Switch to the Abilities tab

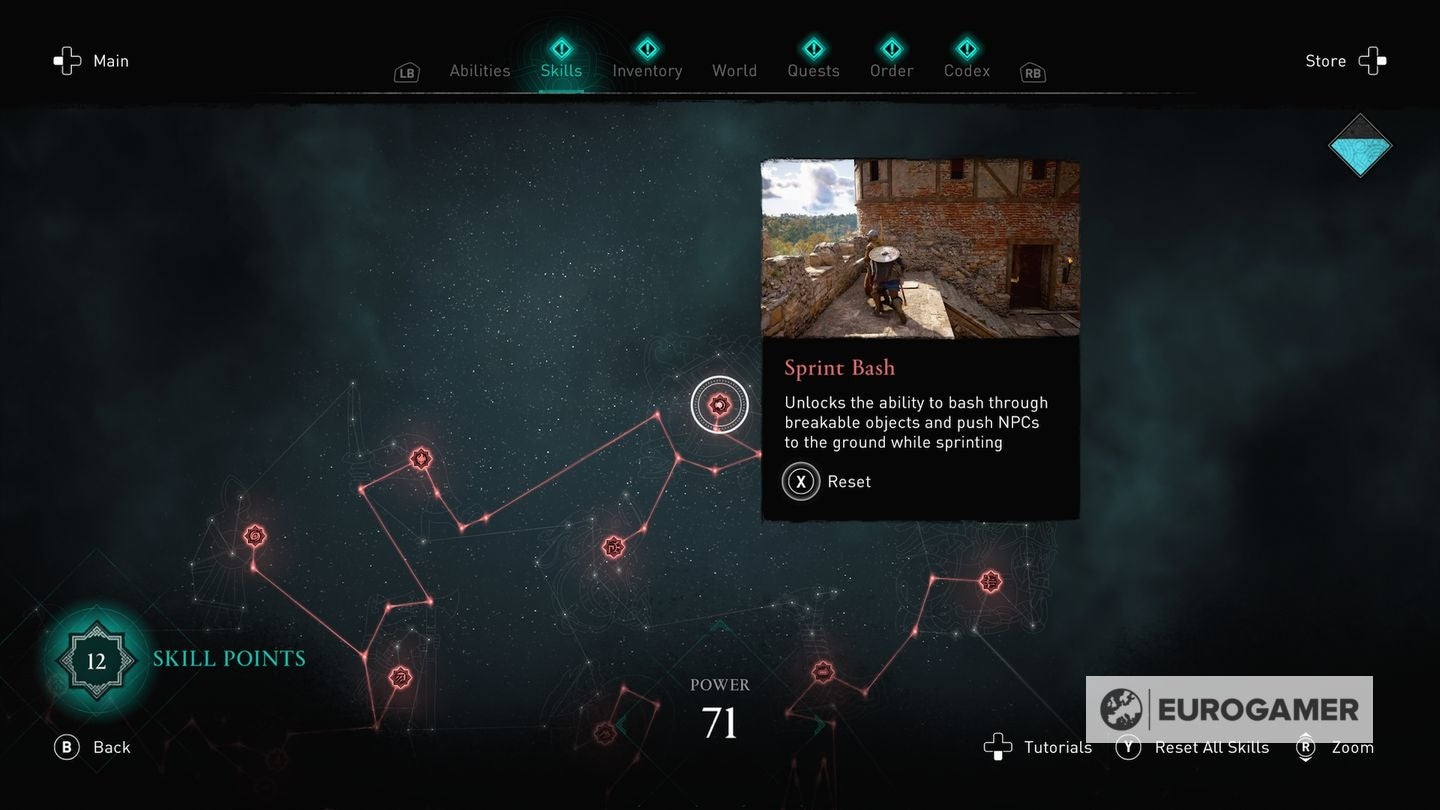point(480,70)
